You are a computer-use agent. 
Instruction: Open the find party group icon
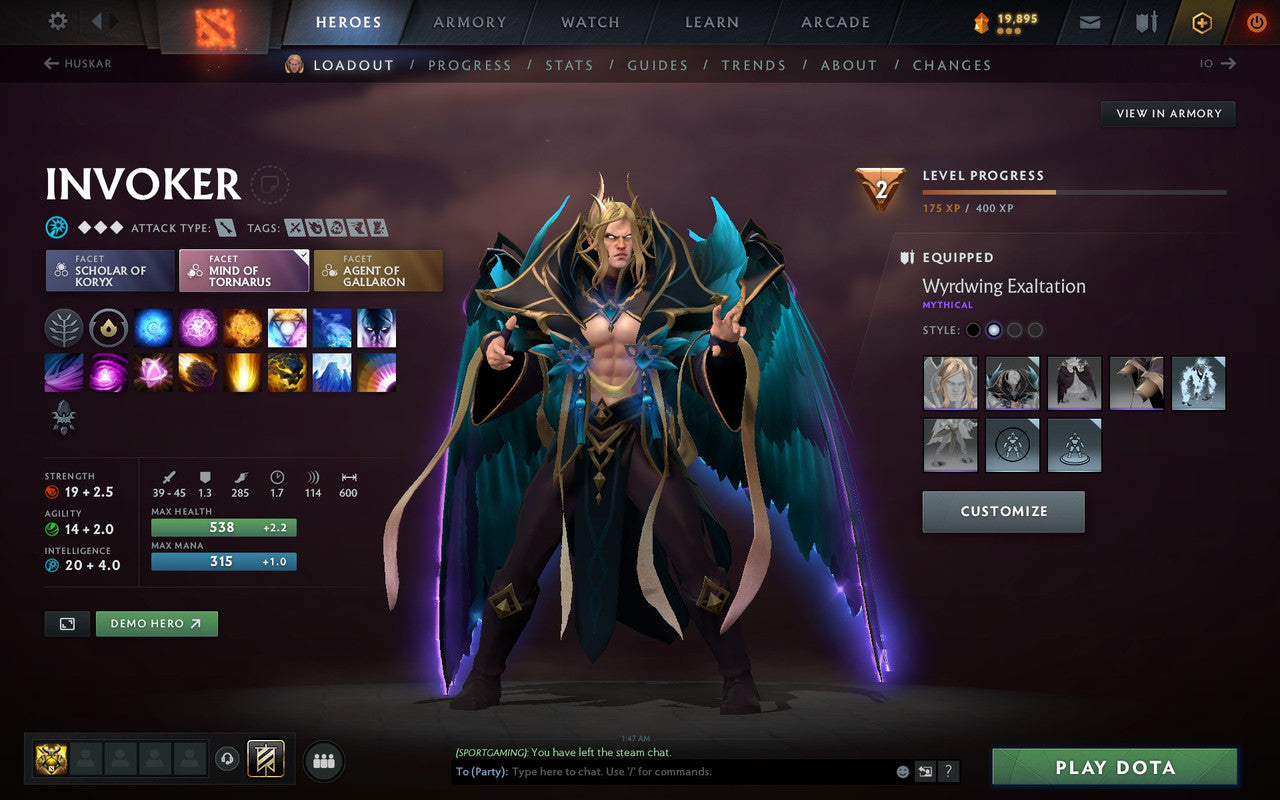[324, 760]
